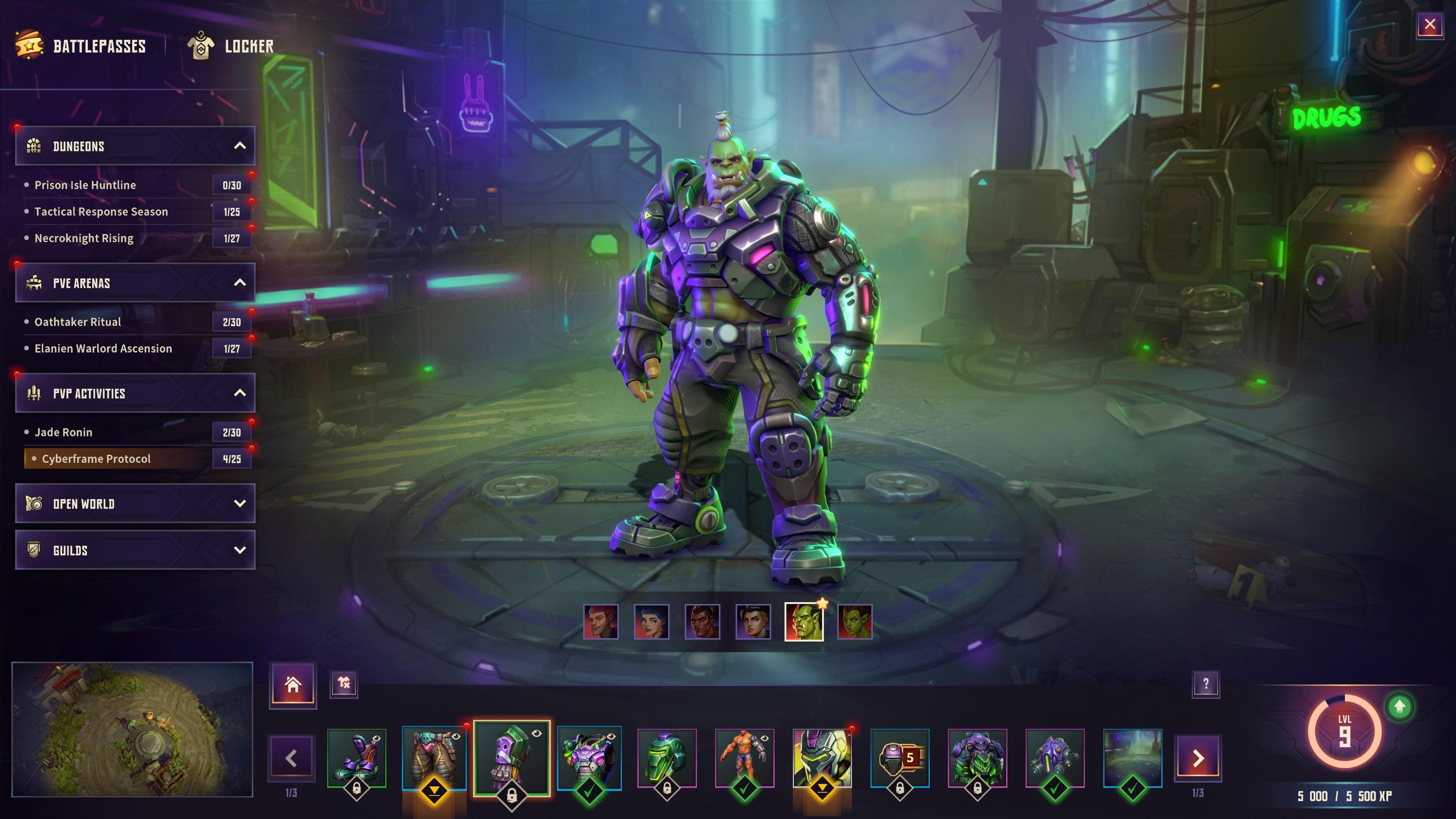
Task: Collapse the Dungeons section
Action: tap(242, 146)
